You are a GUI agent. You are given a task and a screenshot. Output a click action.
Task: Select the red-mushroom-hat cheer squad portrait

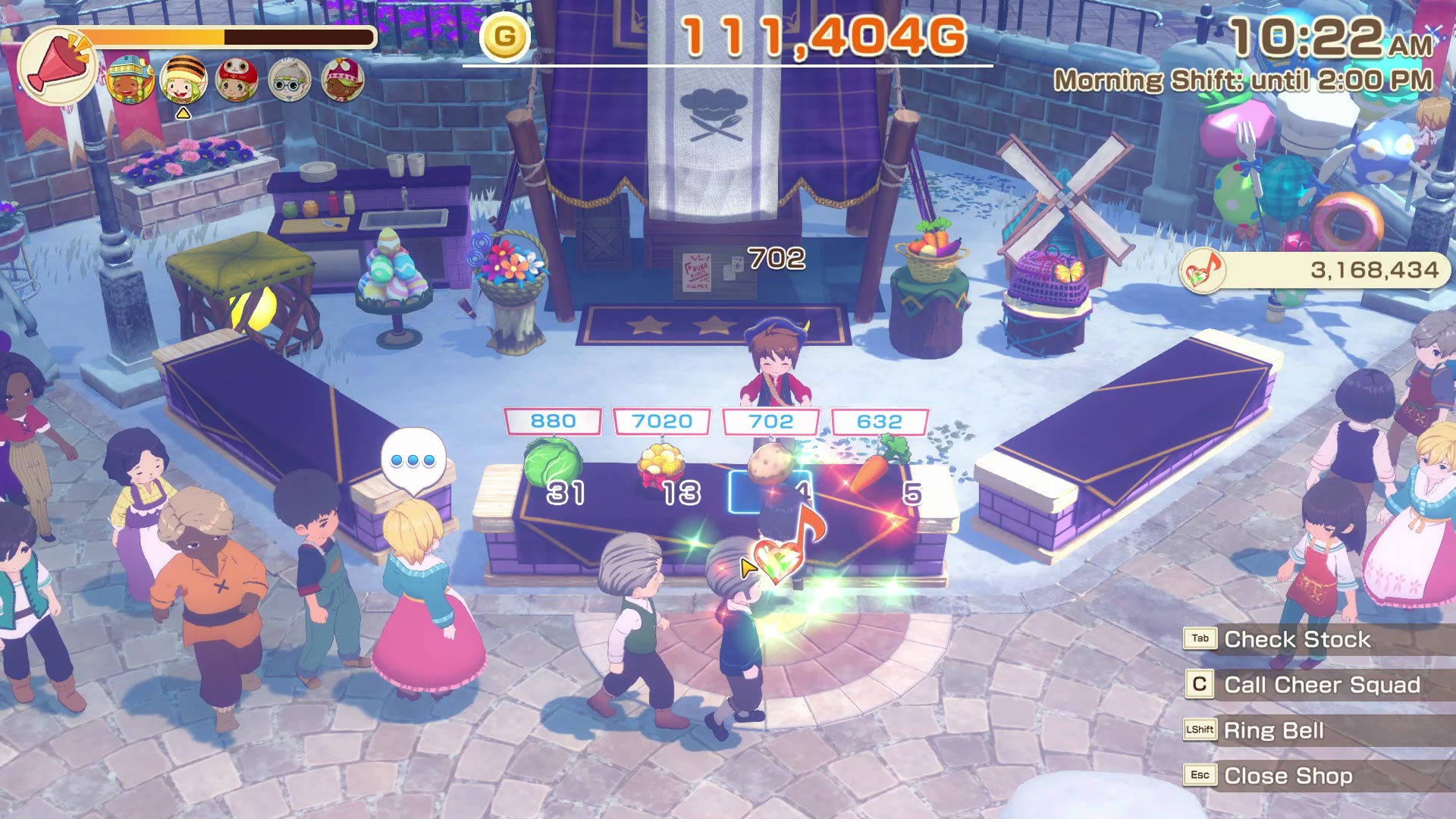tap(342, 80)
